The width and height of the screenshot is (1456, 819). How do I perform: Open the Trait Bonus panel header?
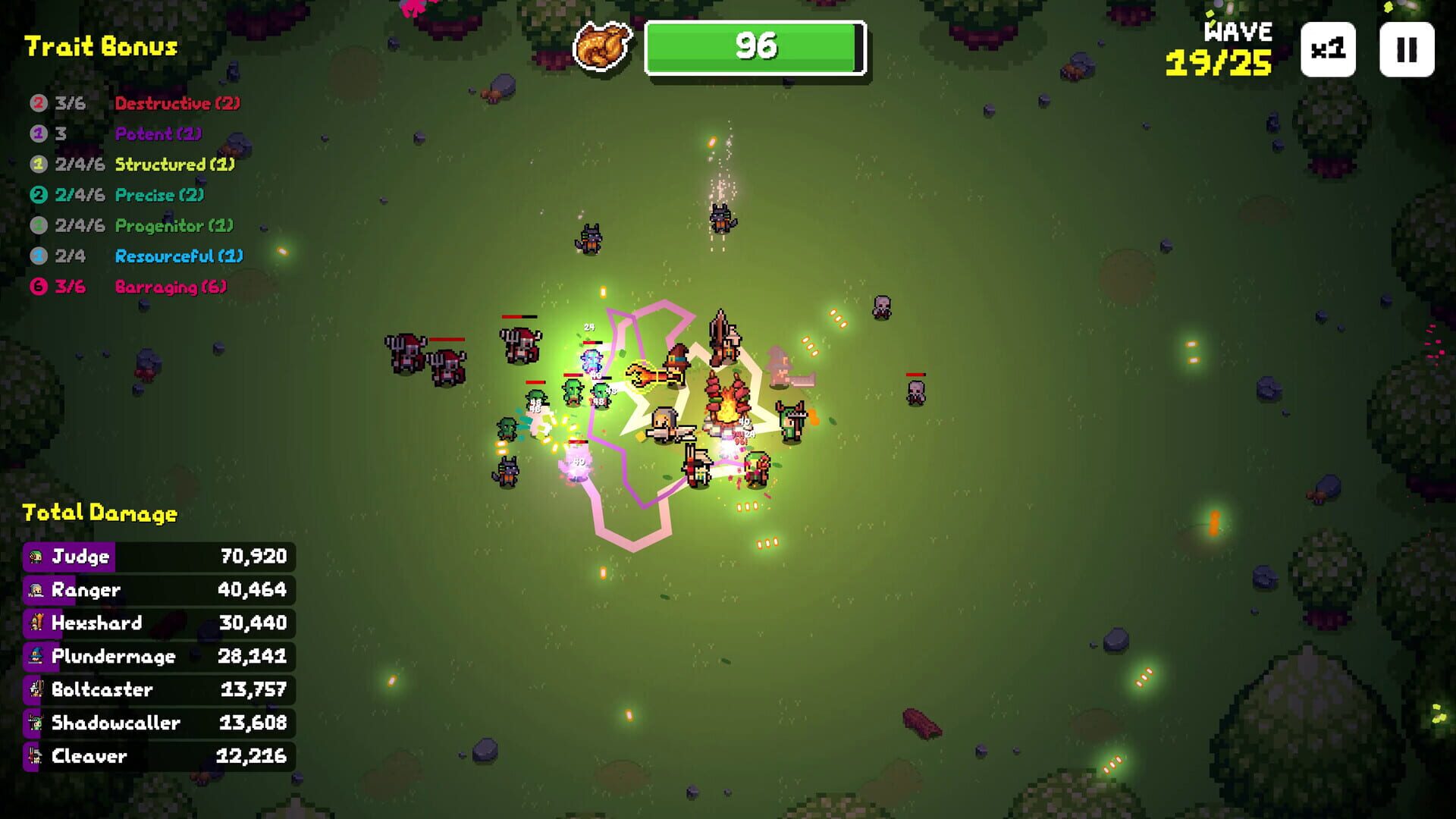[x=99, y=45]
